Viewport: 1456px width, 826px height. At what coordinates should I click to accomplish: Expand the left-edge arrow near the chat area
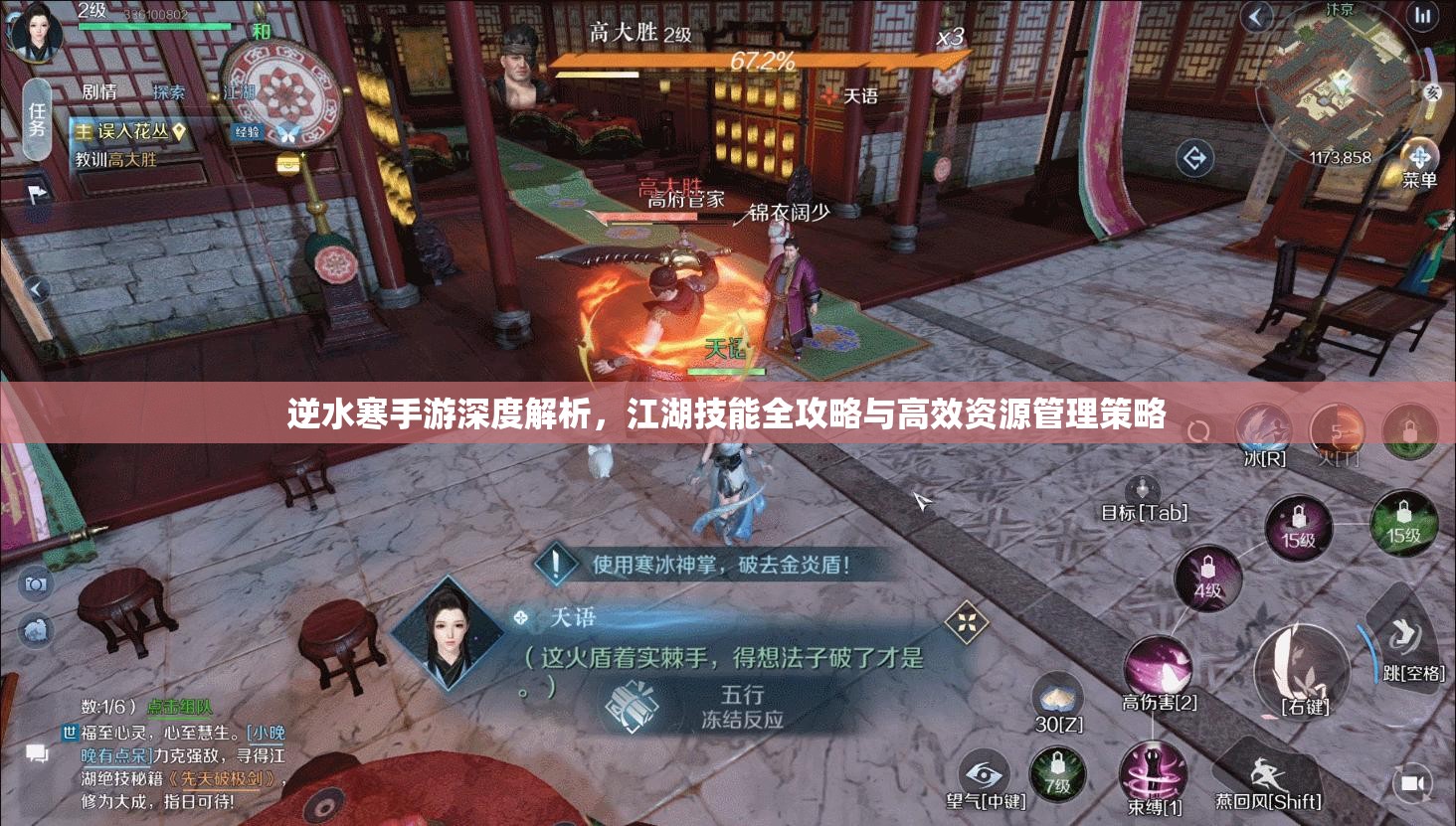coord(37,289)
